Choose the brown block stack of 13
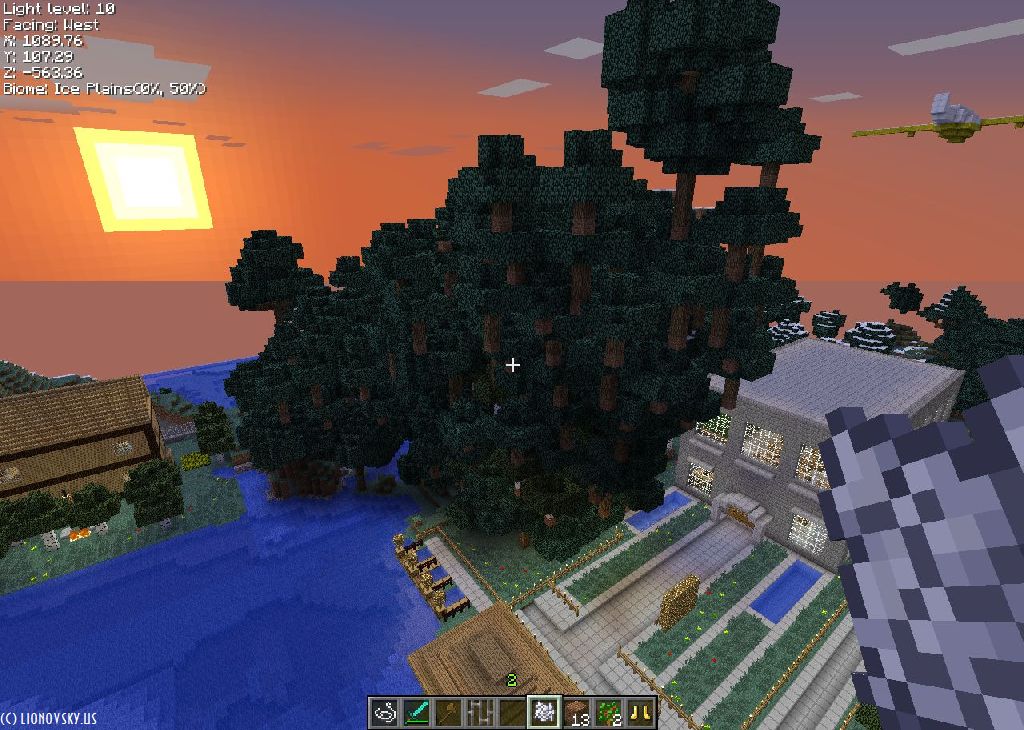The height and width of the screenshot is (730, 1024). tap(576, 712)
